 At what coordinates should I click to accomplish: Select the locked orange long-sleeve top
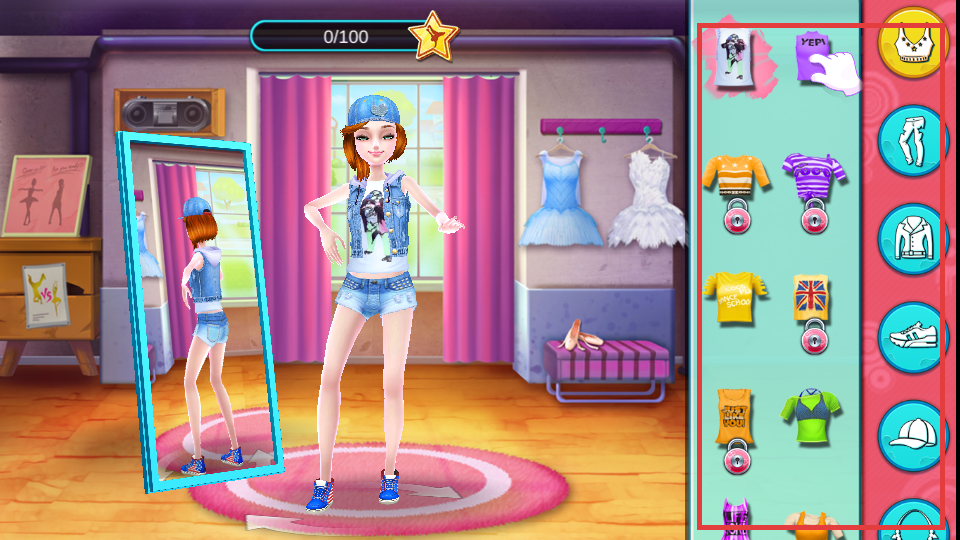[736, 175]
